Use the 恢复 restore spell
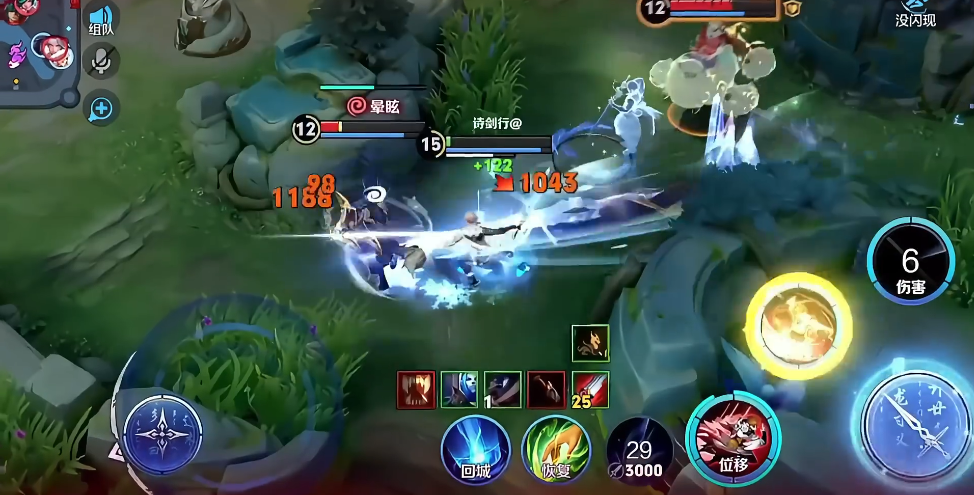Screen dimensions: 974x495 tap(556, 449)
